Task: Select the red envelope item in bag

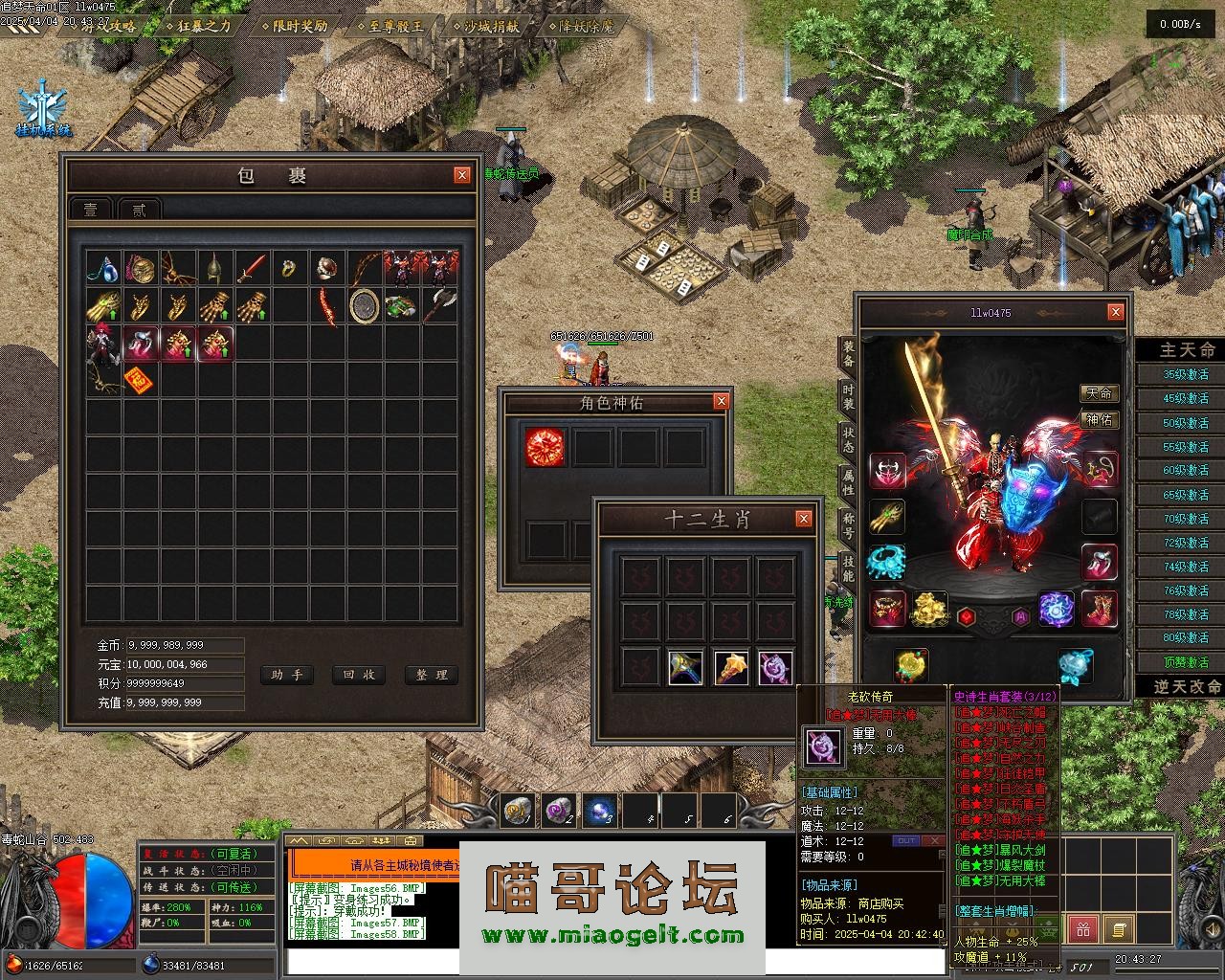Action: click(140, 380)
